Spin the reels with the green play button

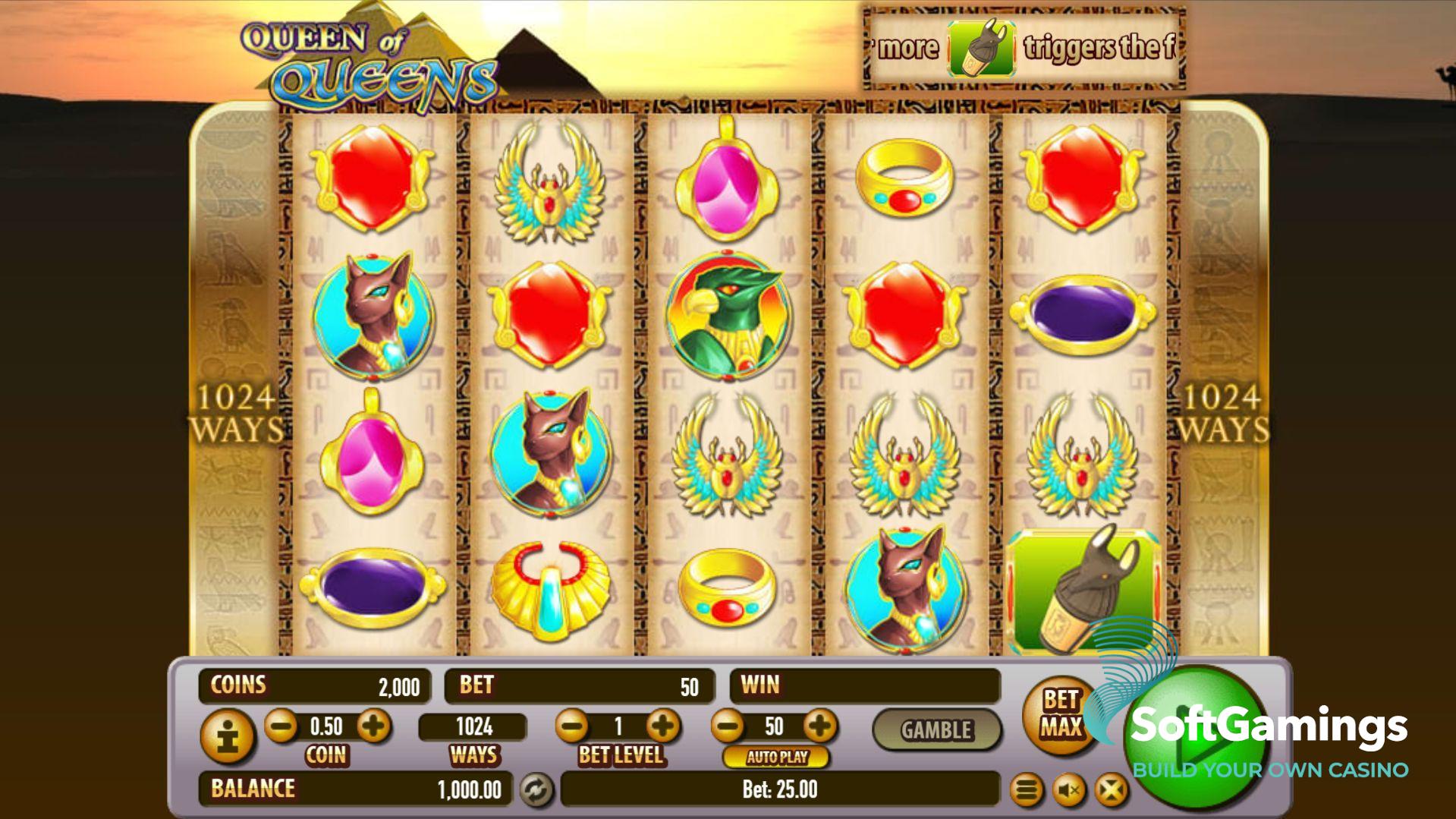pyautogui.click(x=1197, y=732)
